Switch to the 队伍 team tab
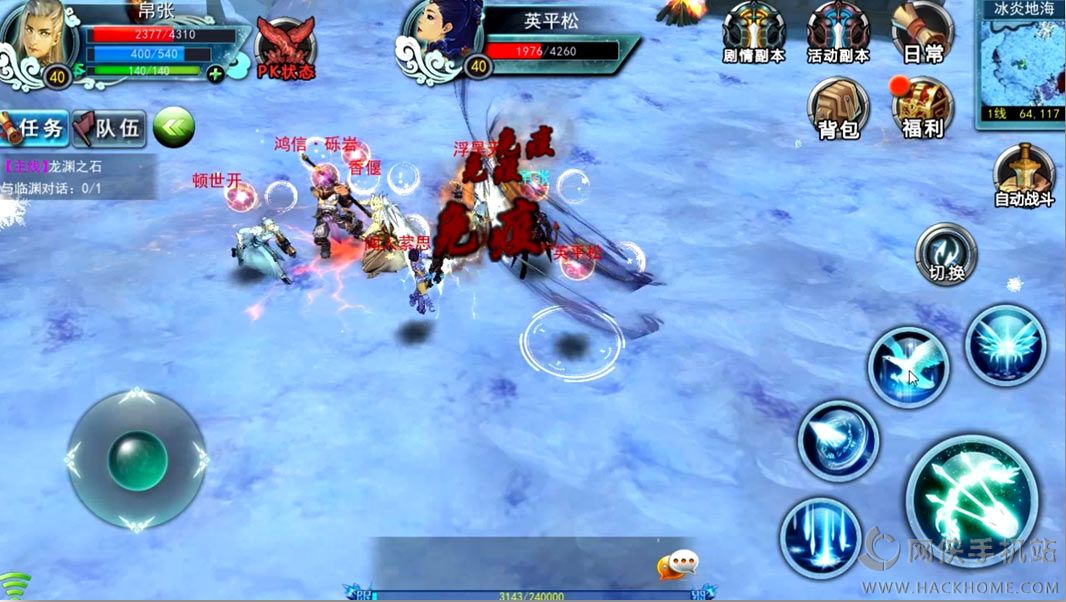 (110, 128)
